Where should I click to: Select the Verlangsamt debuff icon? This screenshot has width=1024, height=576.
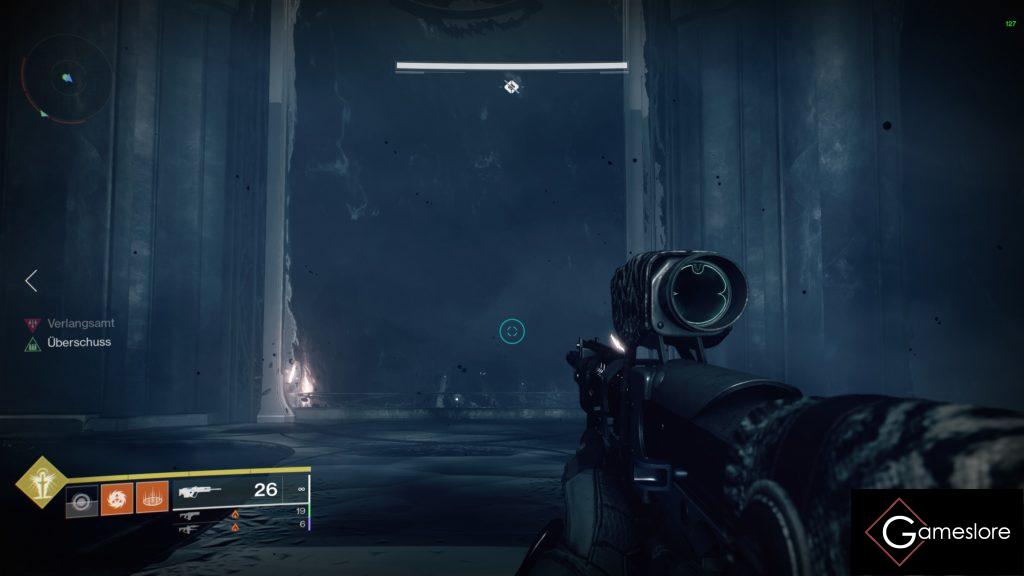click(x=33, y=324)
